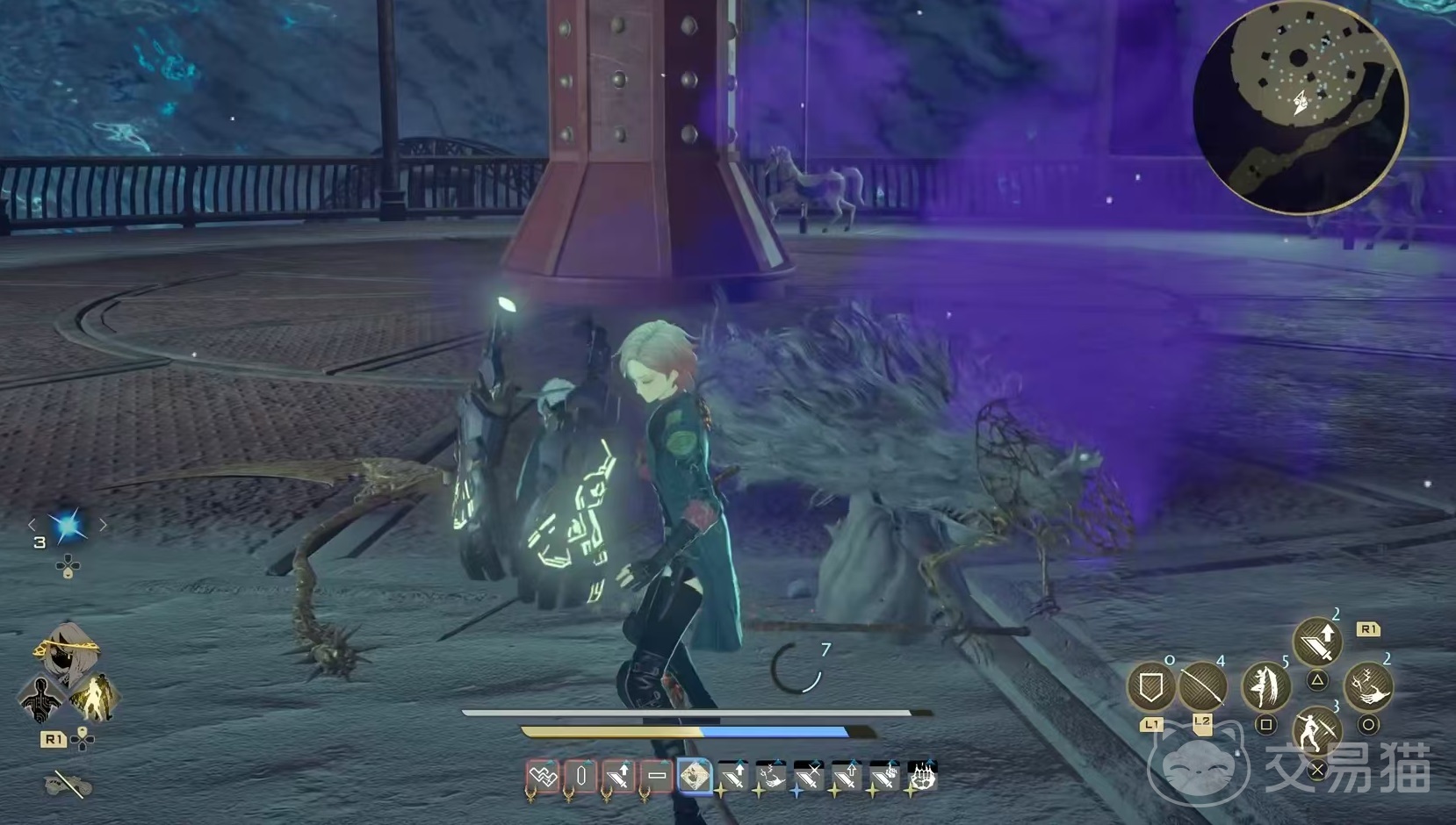
Task: Activate the shield guard skill
Action: click(x=1151, y=685)
